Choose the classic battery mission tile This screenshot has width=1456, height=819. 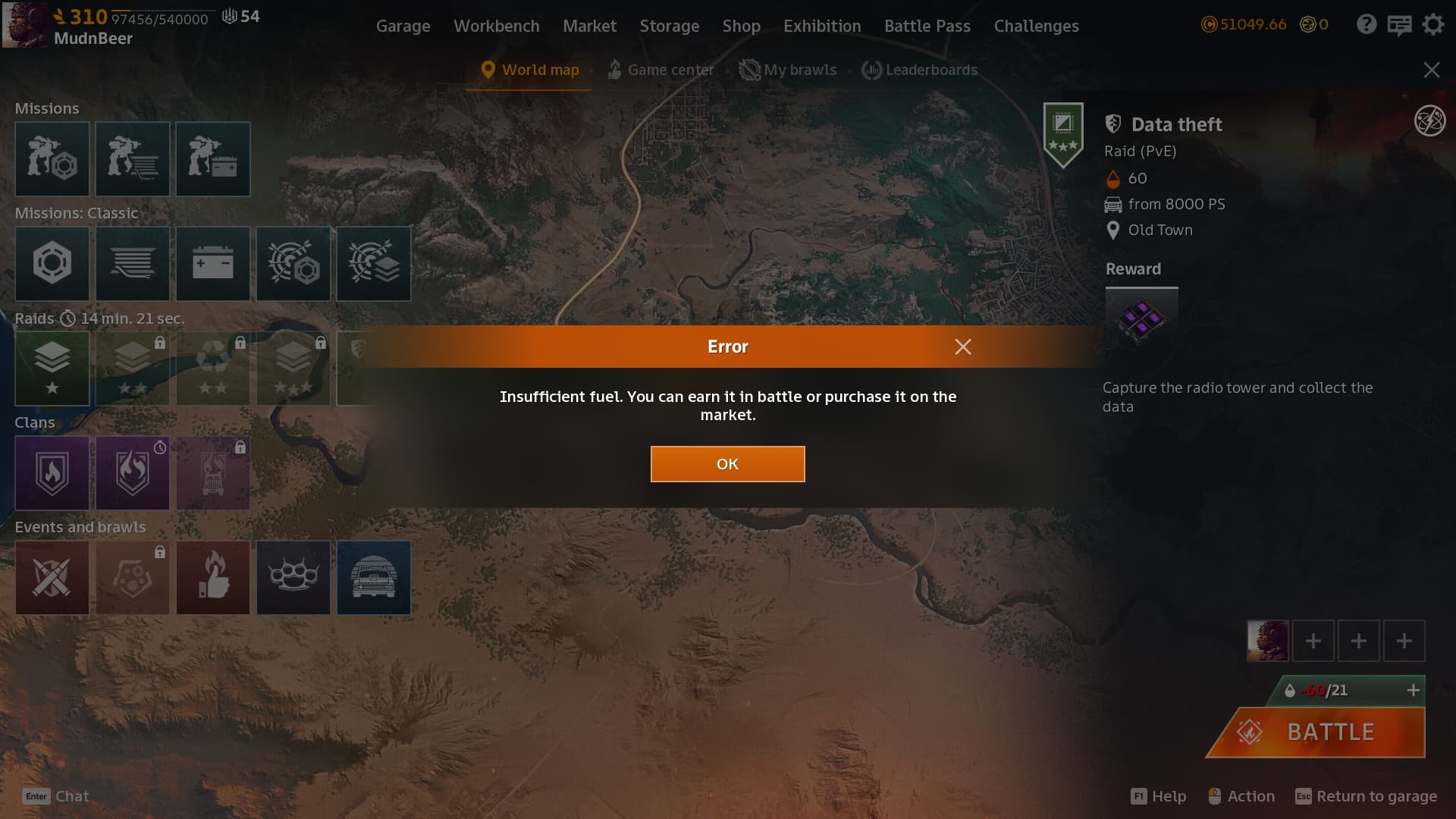pyautogui.click(x=213, y=263)
